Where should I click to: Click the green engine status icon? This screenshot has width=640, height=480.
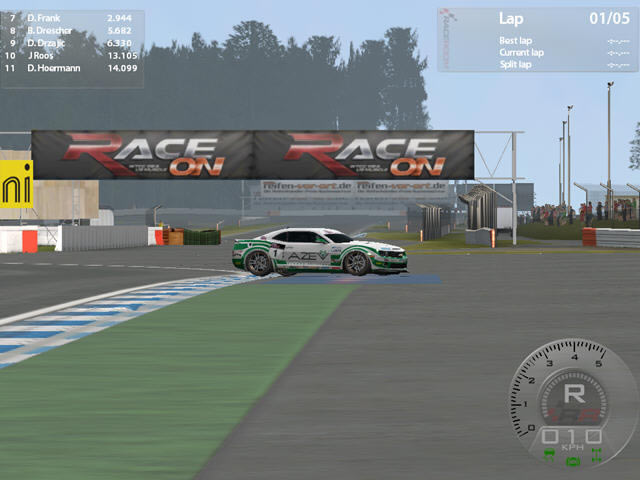(x=573, y=461)
